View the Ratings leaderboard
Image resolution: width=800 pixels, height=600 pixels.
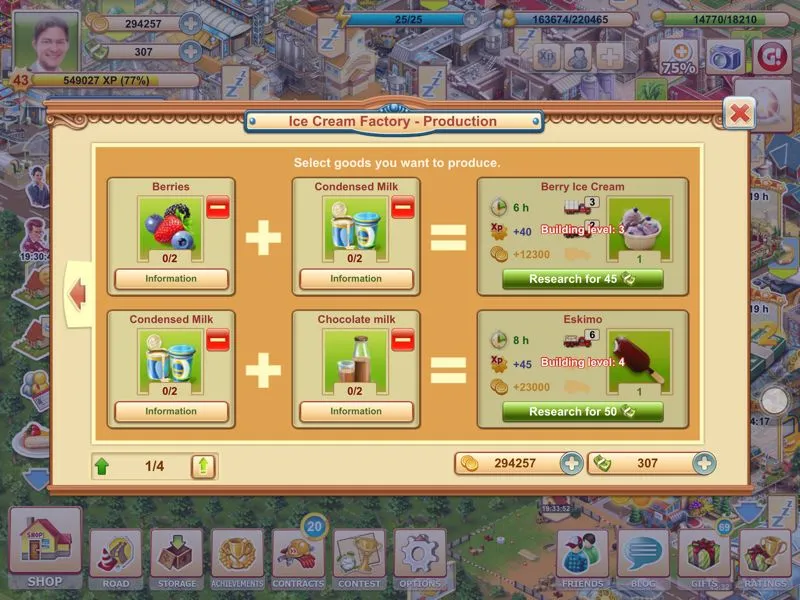(x=765, y=556)
